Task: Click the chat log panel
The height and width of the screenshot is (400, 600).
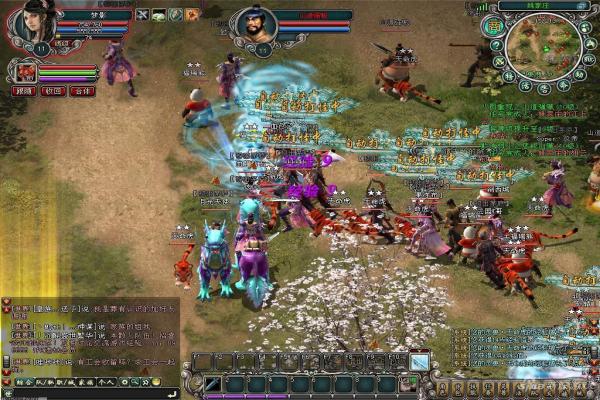Action: (x=90, y=336)
